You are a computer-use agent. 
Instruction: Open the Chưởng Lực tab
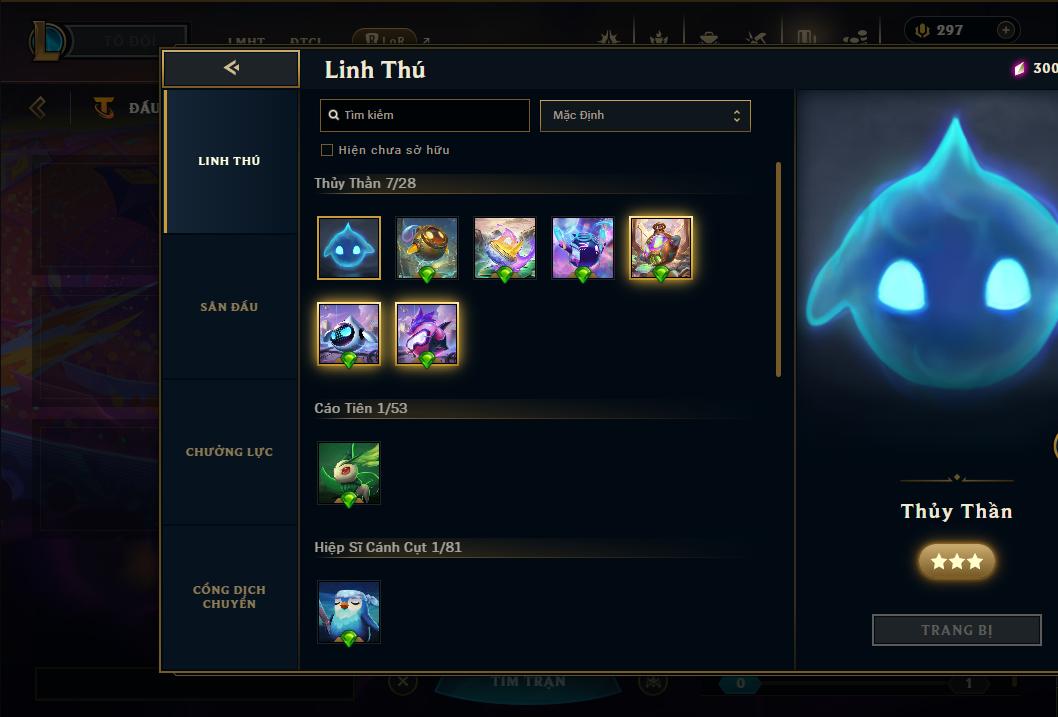pos(229,452)
